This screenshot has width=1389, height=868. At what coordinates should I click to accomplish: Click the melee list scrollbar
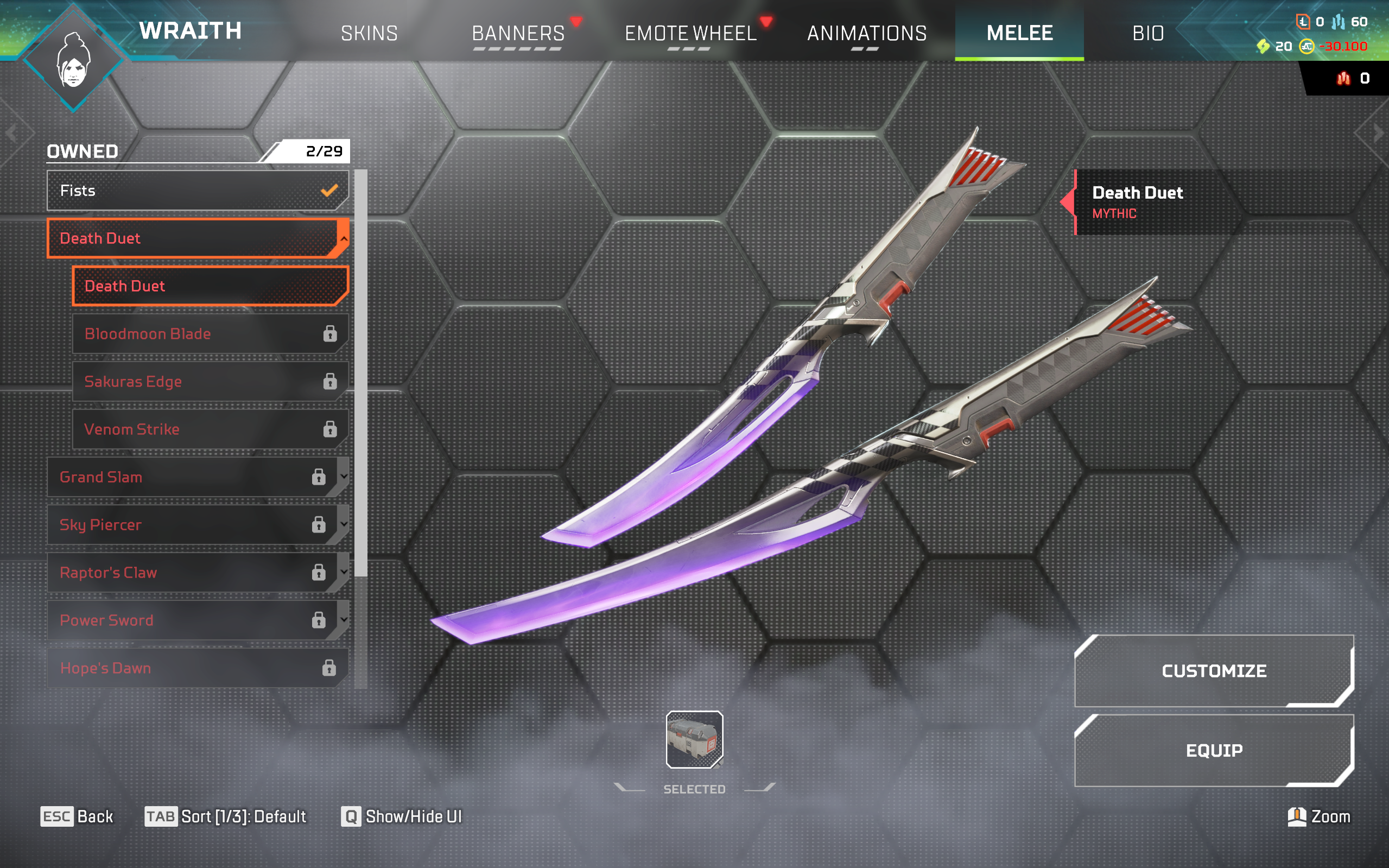pos(360,373)
